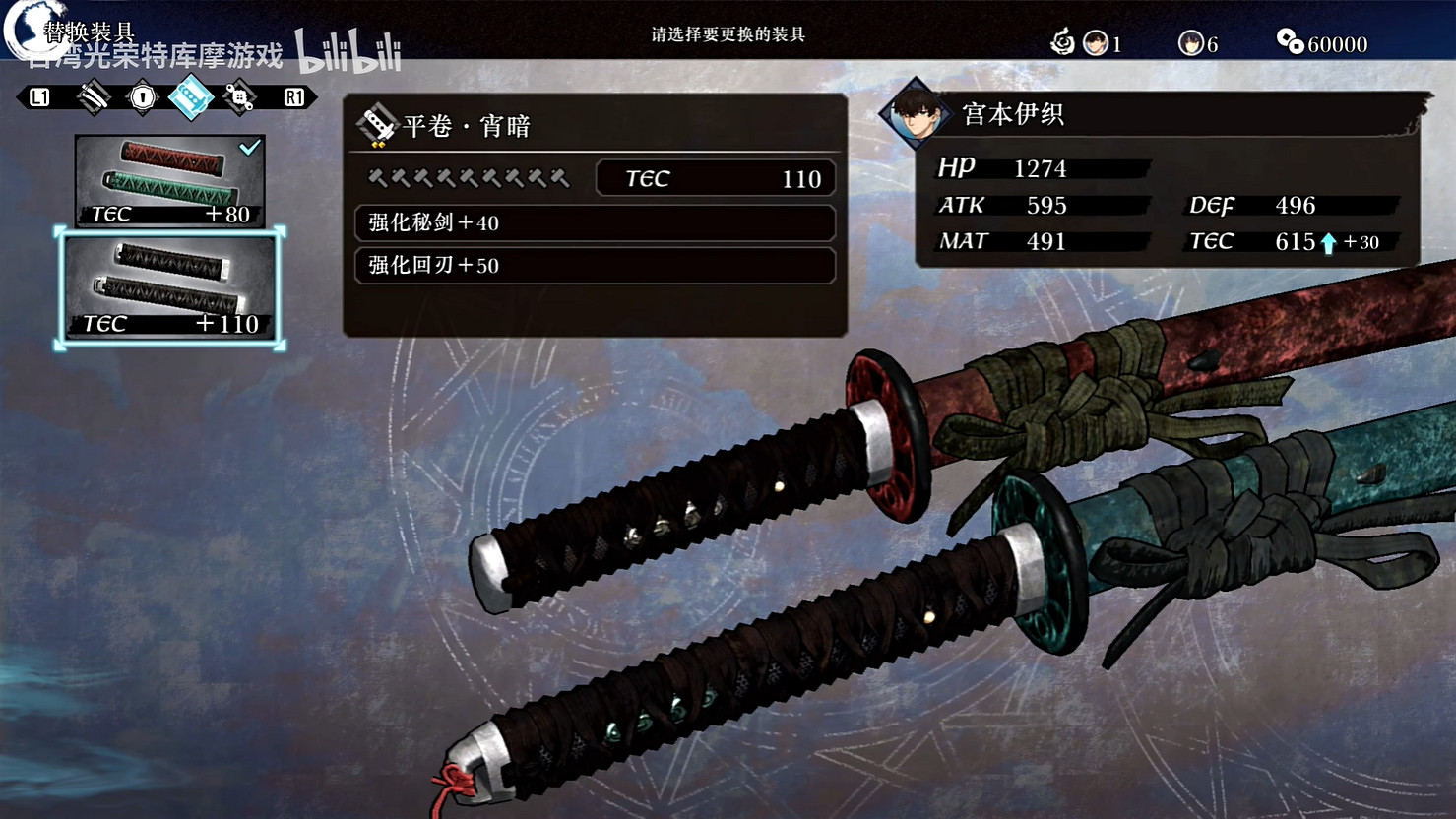
Task: Select the highlighted hilt wrap category icon
Action: tap(193, 98)
